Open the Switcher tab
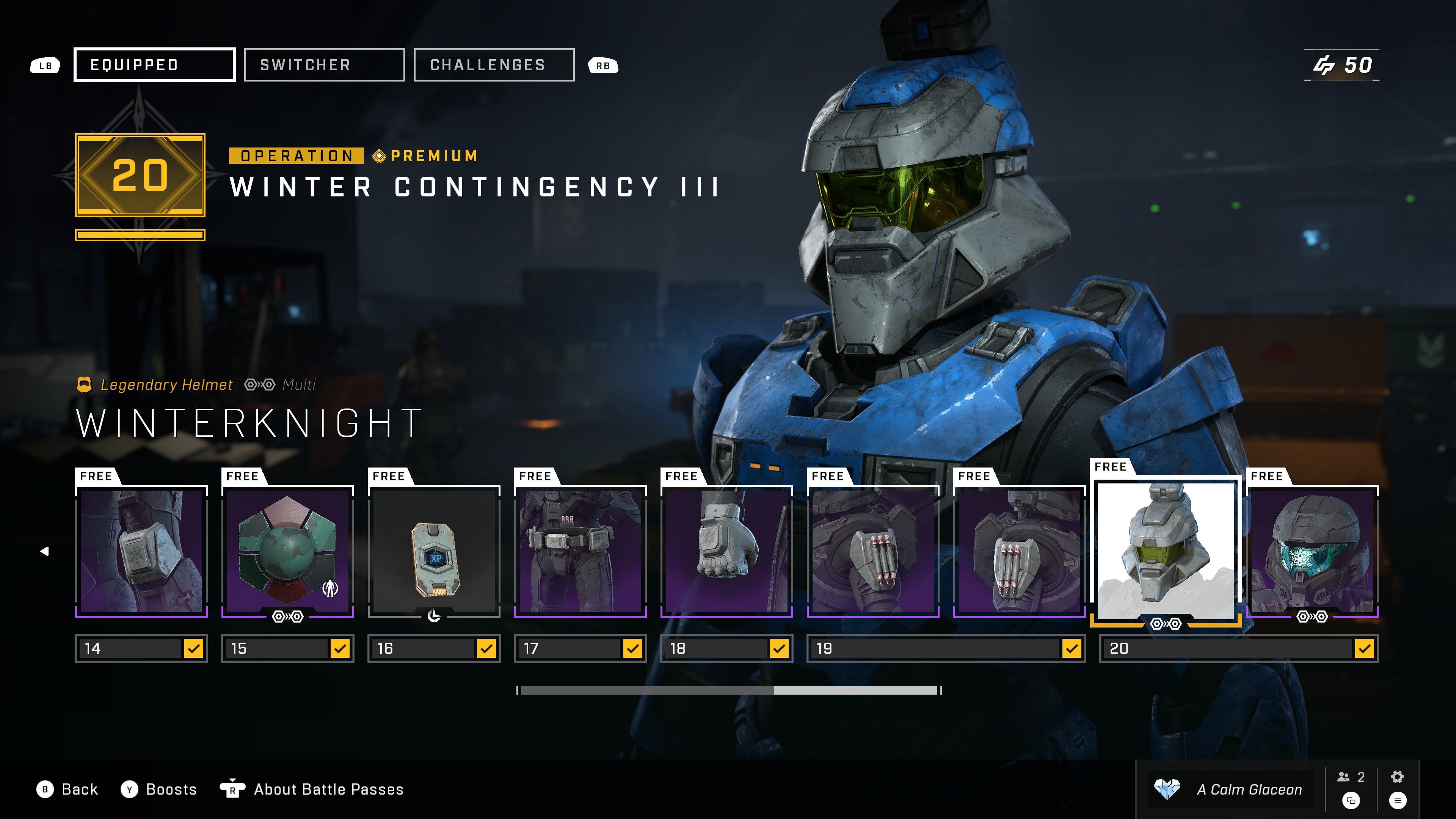Screen dimensions: 1456x819 pyautogui.click(x=324, y=65)
